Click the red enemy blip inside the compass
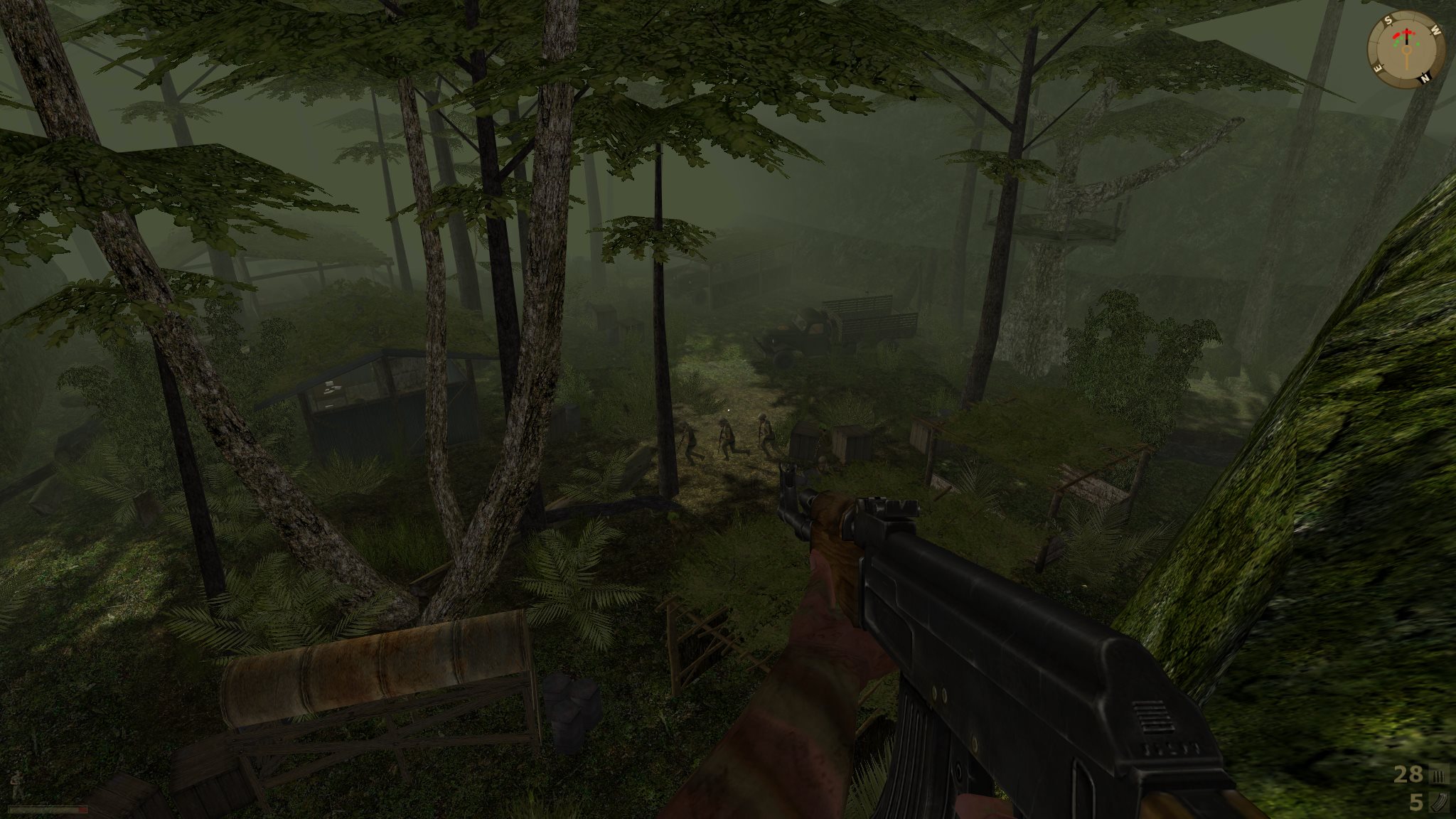This screenshot has height=819, width=1456. click(x=1396, y=36)
